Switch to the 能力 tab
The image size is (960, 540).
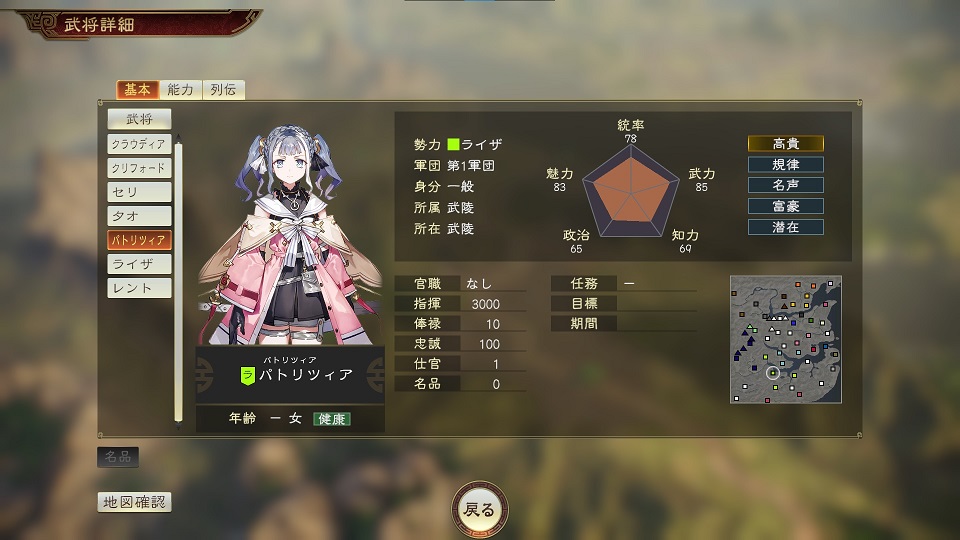181,90
